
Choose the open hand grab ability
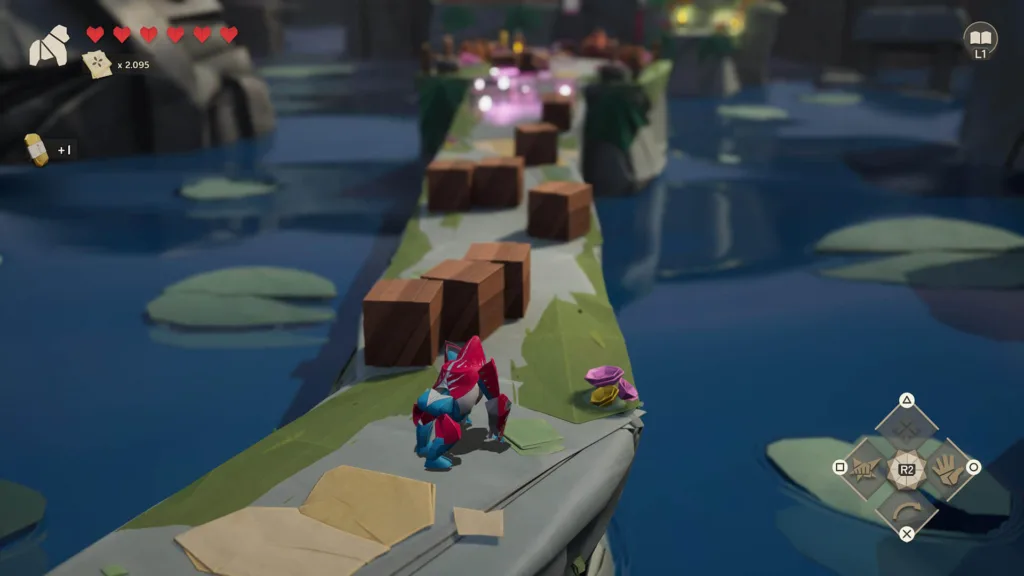(x=945, y=467)
